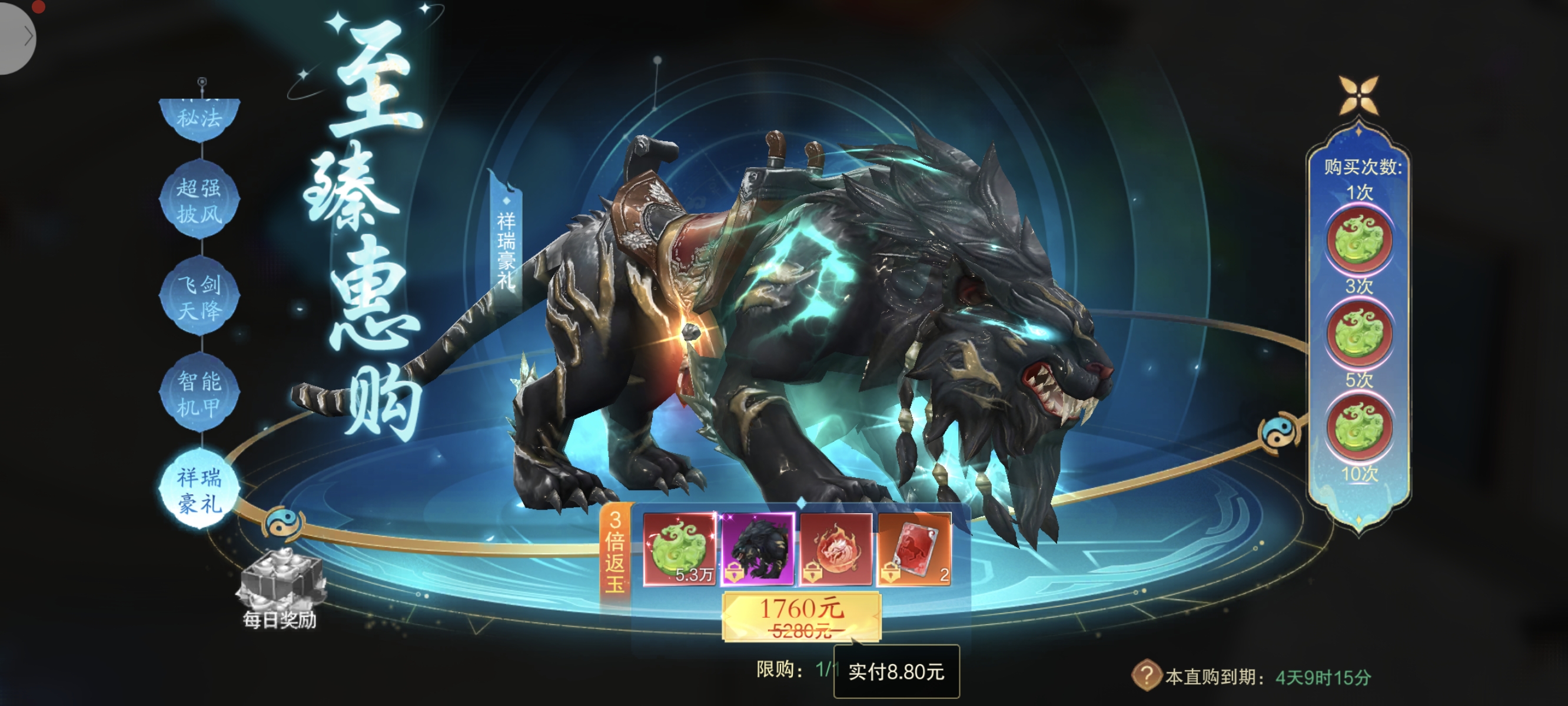
Task: View the 1次 purchase jade reward
Action: [x=1359, y=239]
